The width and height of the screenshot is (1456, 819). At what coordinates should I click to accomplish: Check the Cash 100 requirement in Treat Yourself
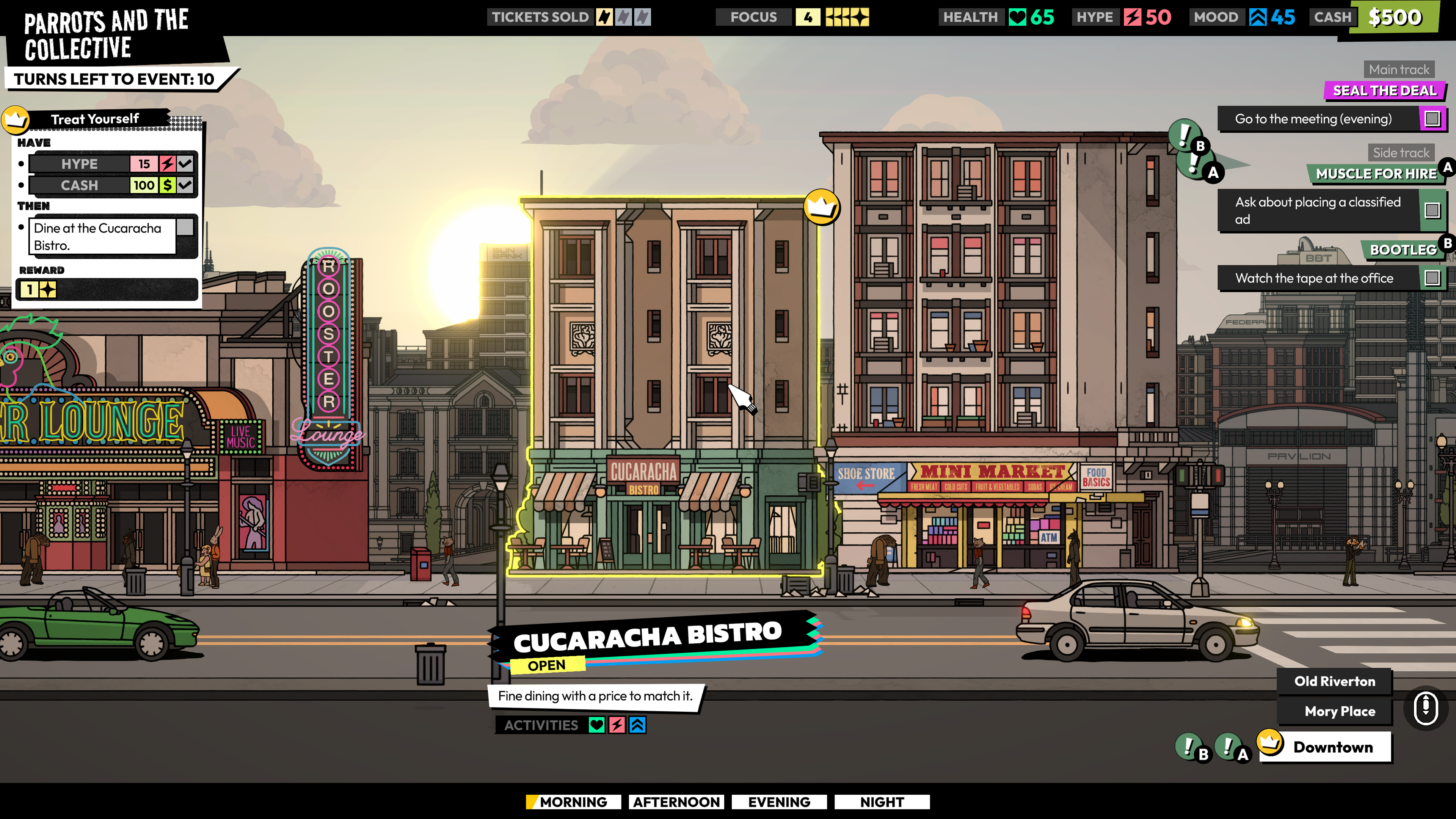pyautogui.click(x=185, y=185)
